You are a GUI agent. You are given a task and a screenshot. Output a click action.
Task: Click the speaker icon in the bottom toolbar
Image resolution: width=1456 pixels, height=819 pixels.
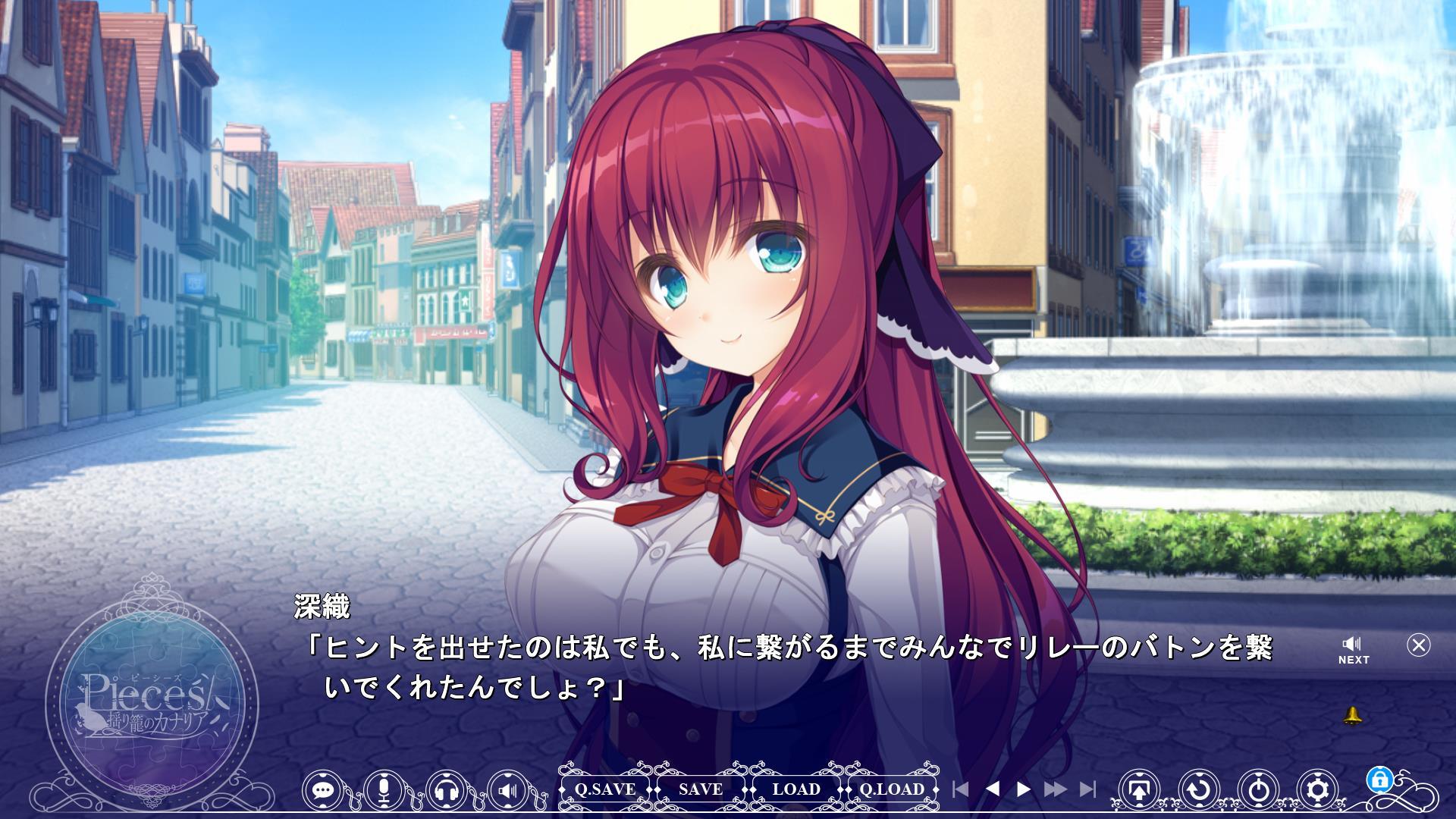508,790
